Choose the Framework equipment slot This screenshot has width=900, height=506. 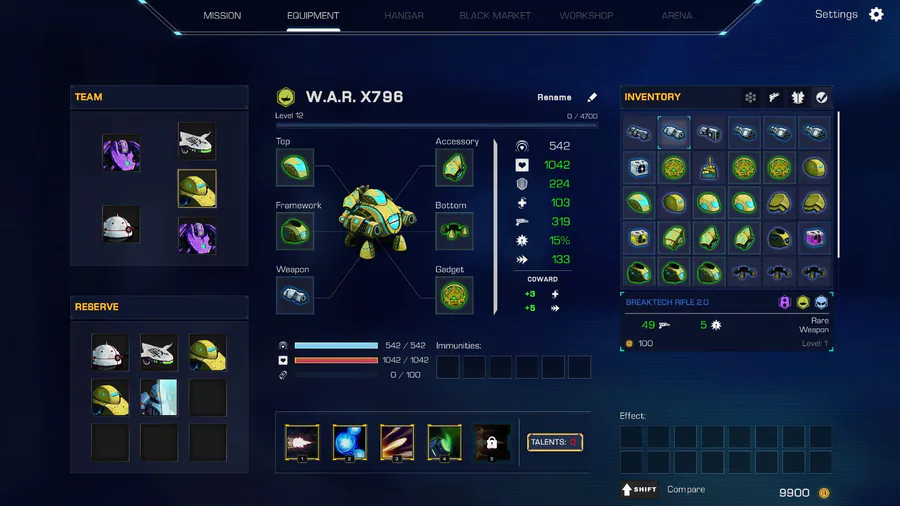[295, 231]
